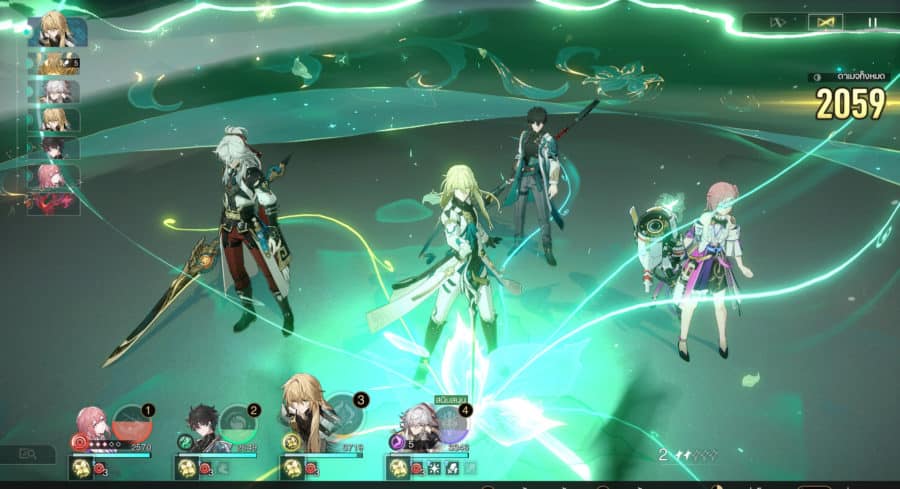Select the pink-haired character's portrait in the party bar

click(92, 425)
